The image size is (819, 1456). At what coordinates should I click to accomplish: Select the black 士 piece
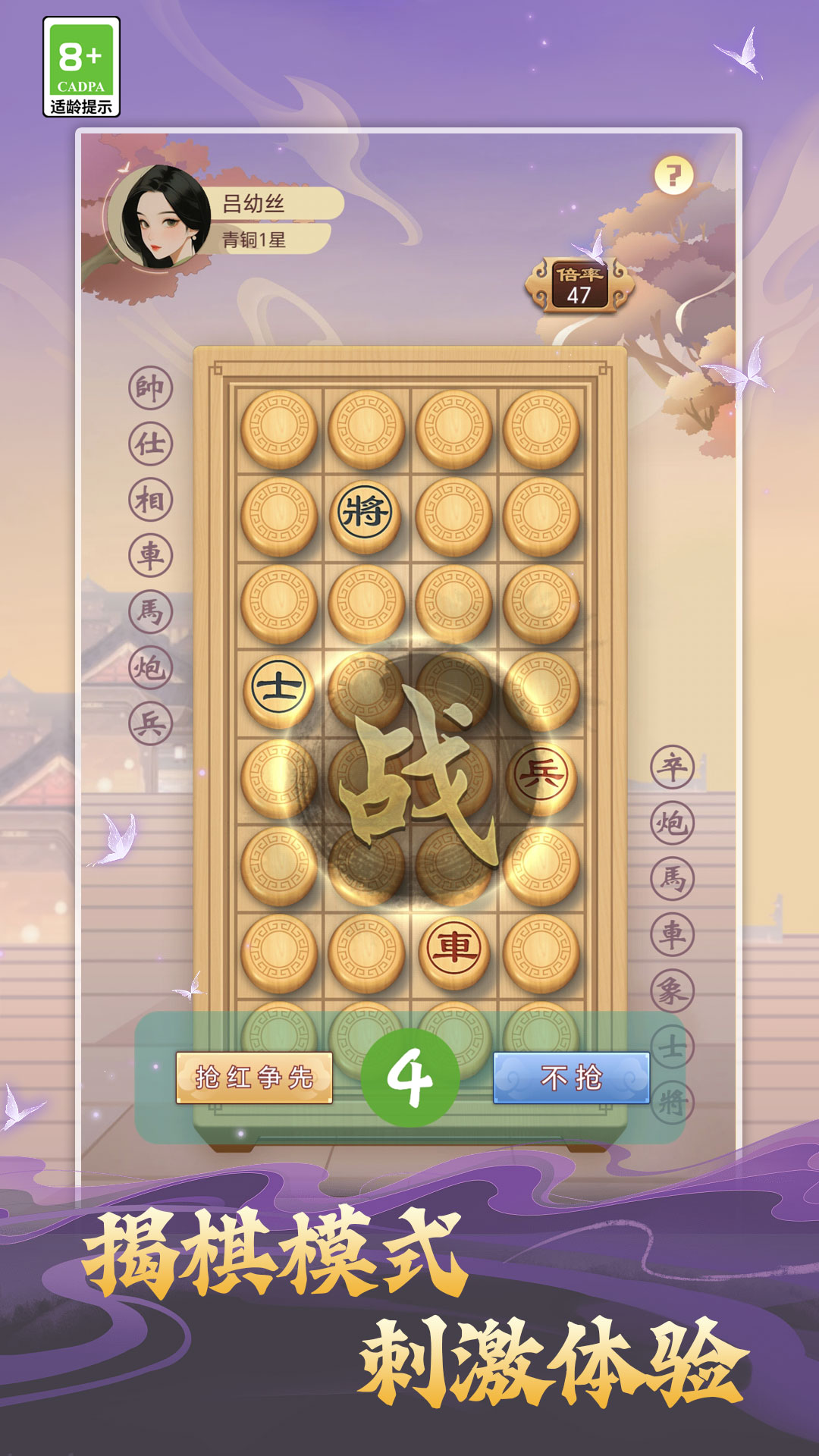click(x=278, y=688)
